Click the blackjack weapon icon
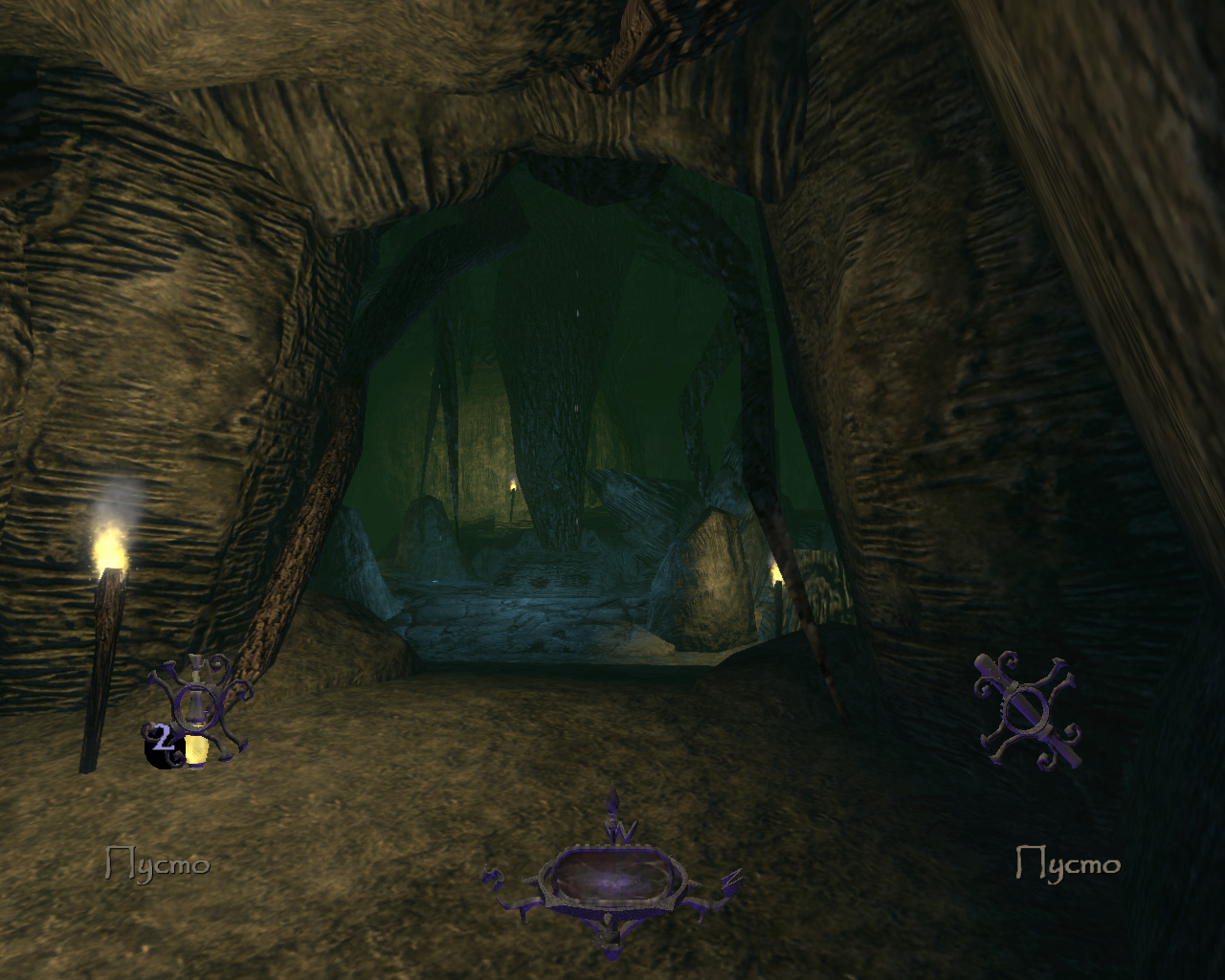 pyautogui.click(x=1026, y=709)
